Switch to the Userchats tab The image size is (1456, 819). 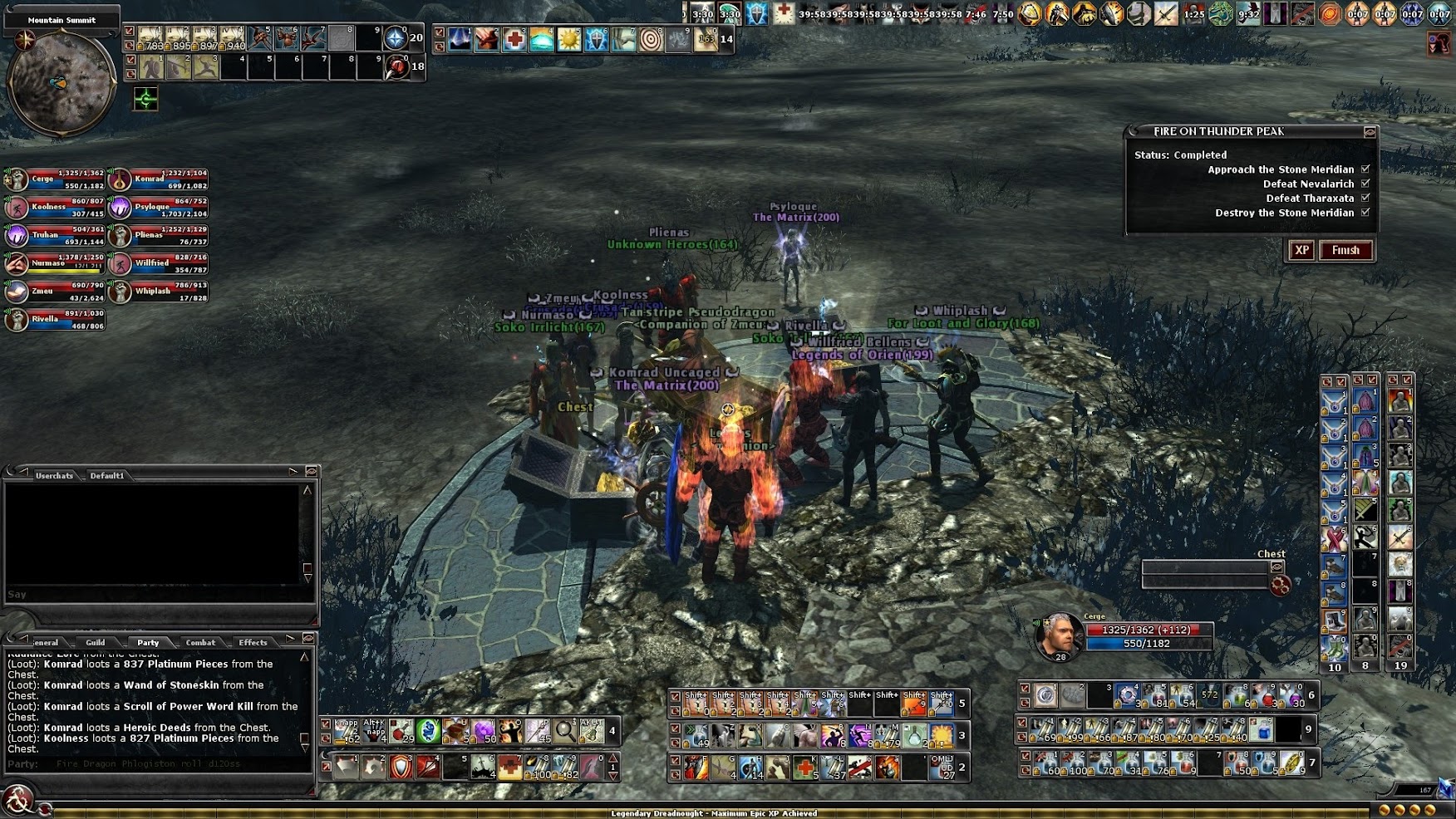(x=54, y=476)
